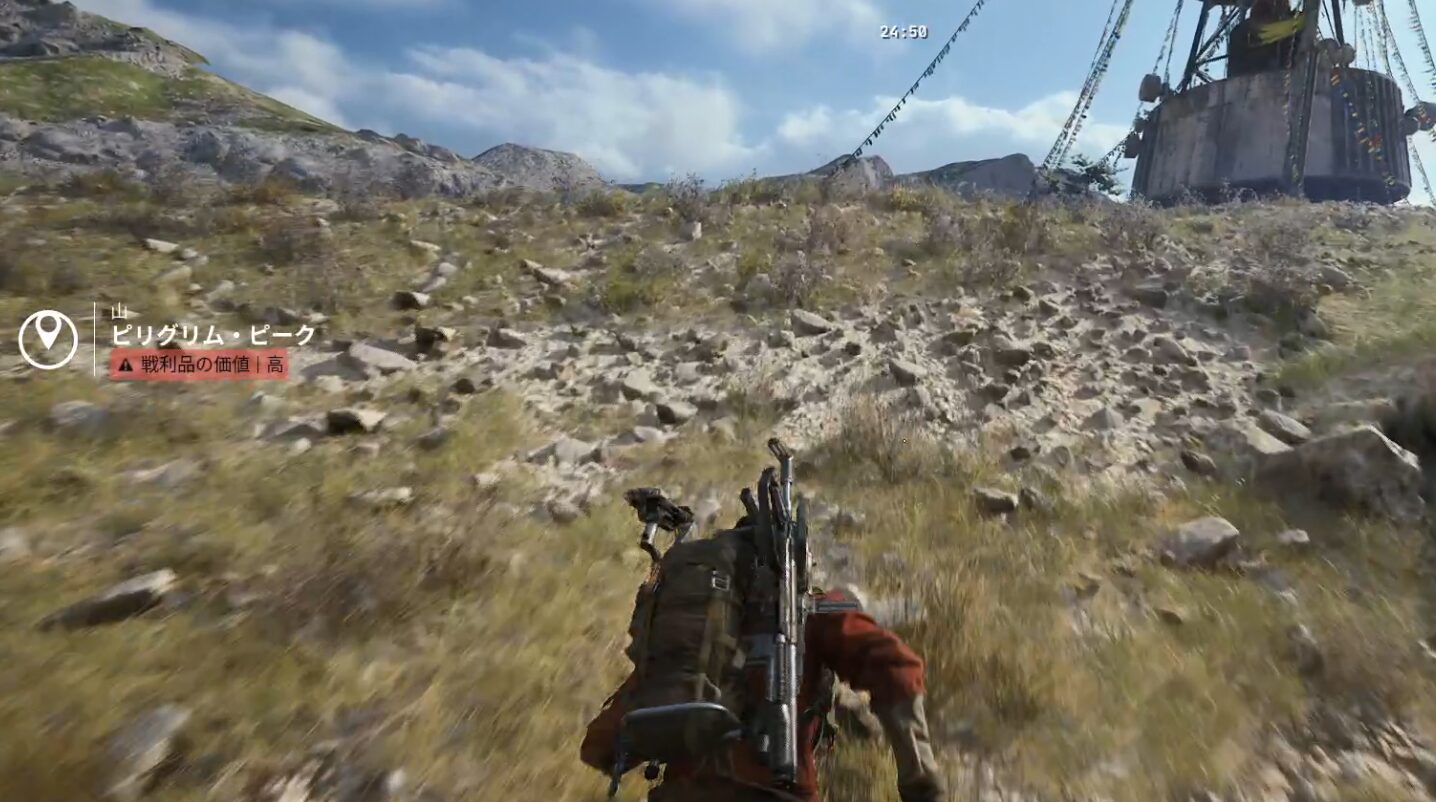Select the ピリグリム・ピーク location name
Screen dimensions: 1436x802
[x=213, y=335]
